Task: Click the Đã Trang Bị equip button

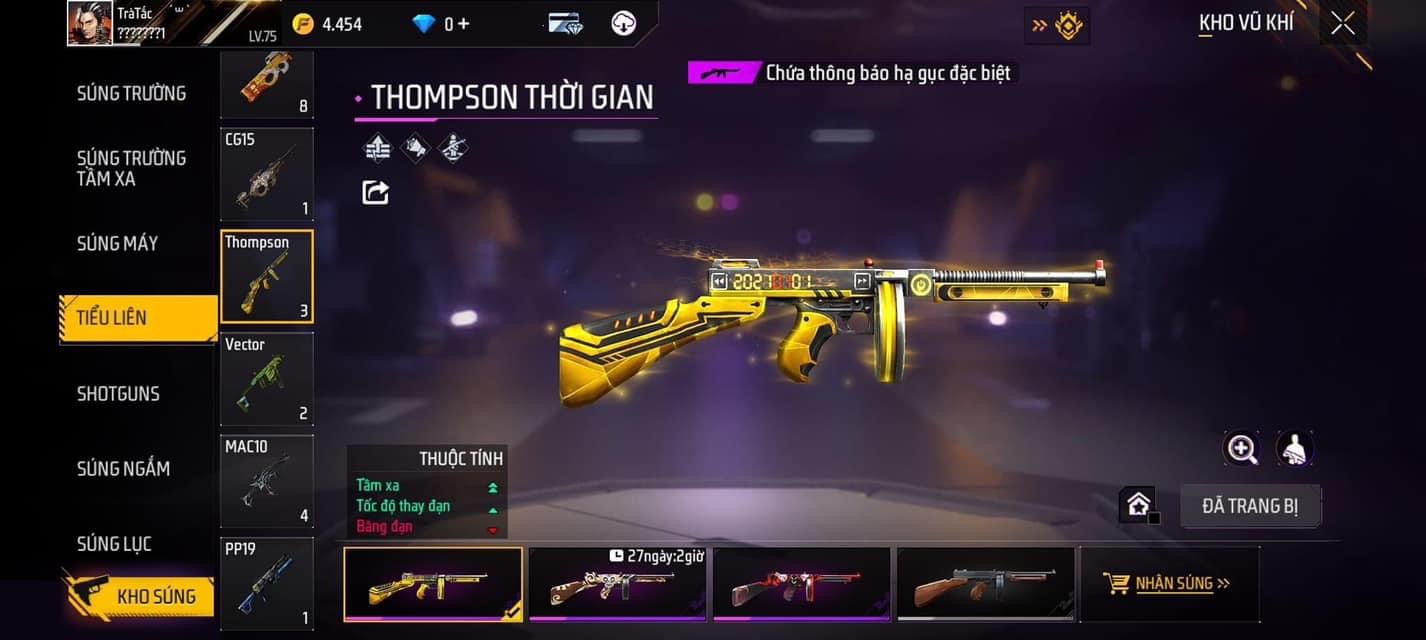Action: (1250, 506)
